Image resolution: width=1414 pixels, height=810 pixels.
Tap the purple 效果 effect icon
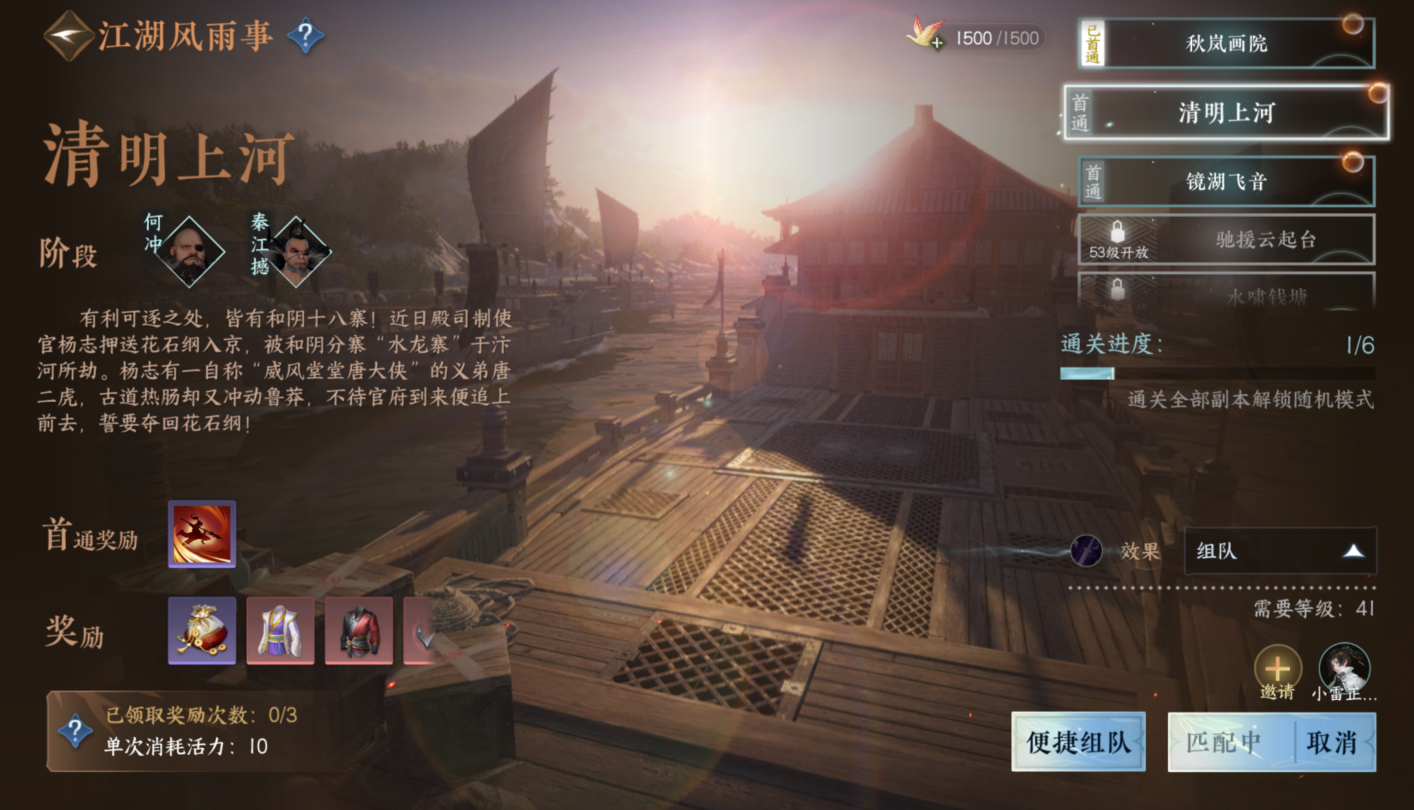click(1086, 551)
